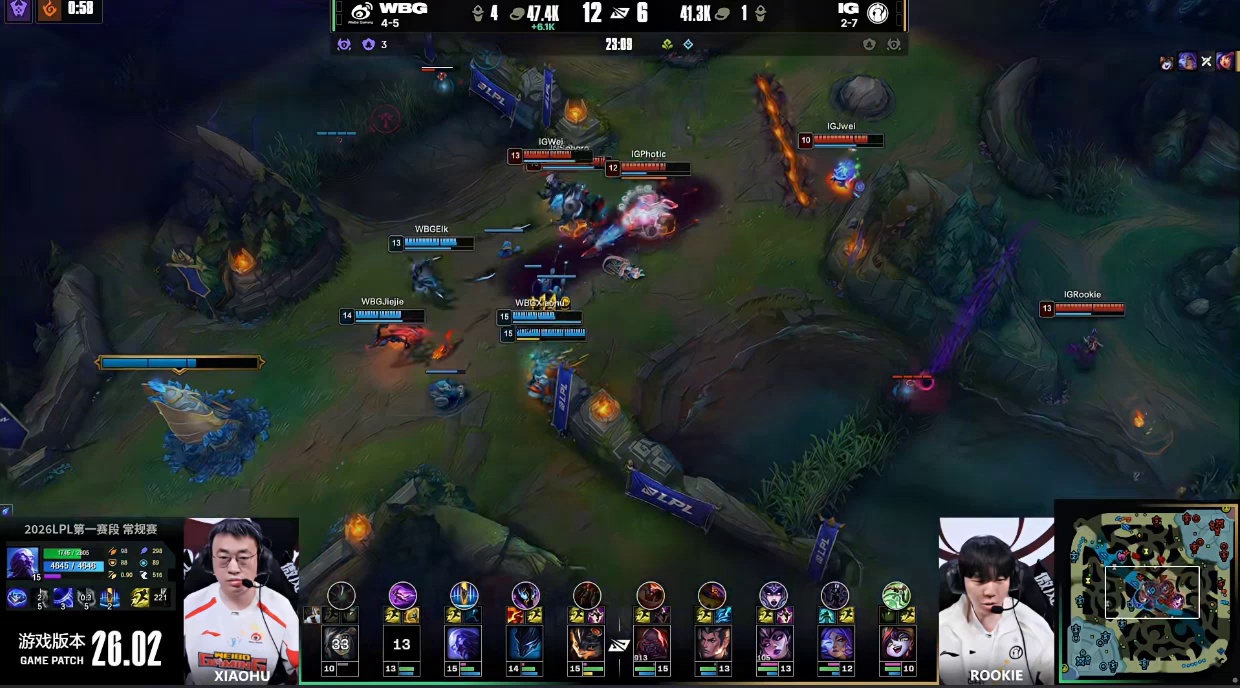Click the purple horned objective icon beside the orange one
This screenshot has height=688, width=1240.
[x=18, y=11]
